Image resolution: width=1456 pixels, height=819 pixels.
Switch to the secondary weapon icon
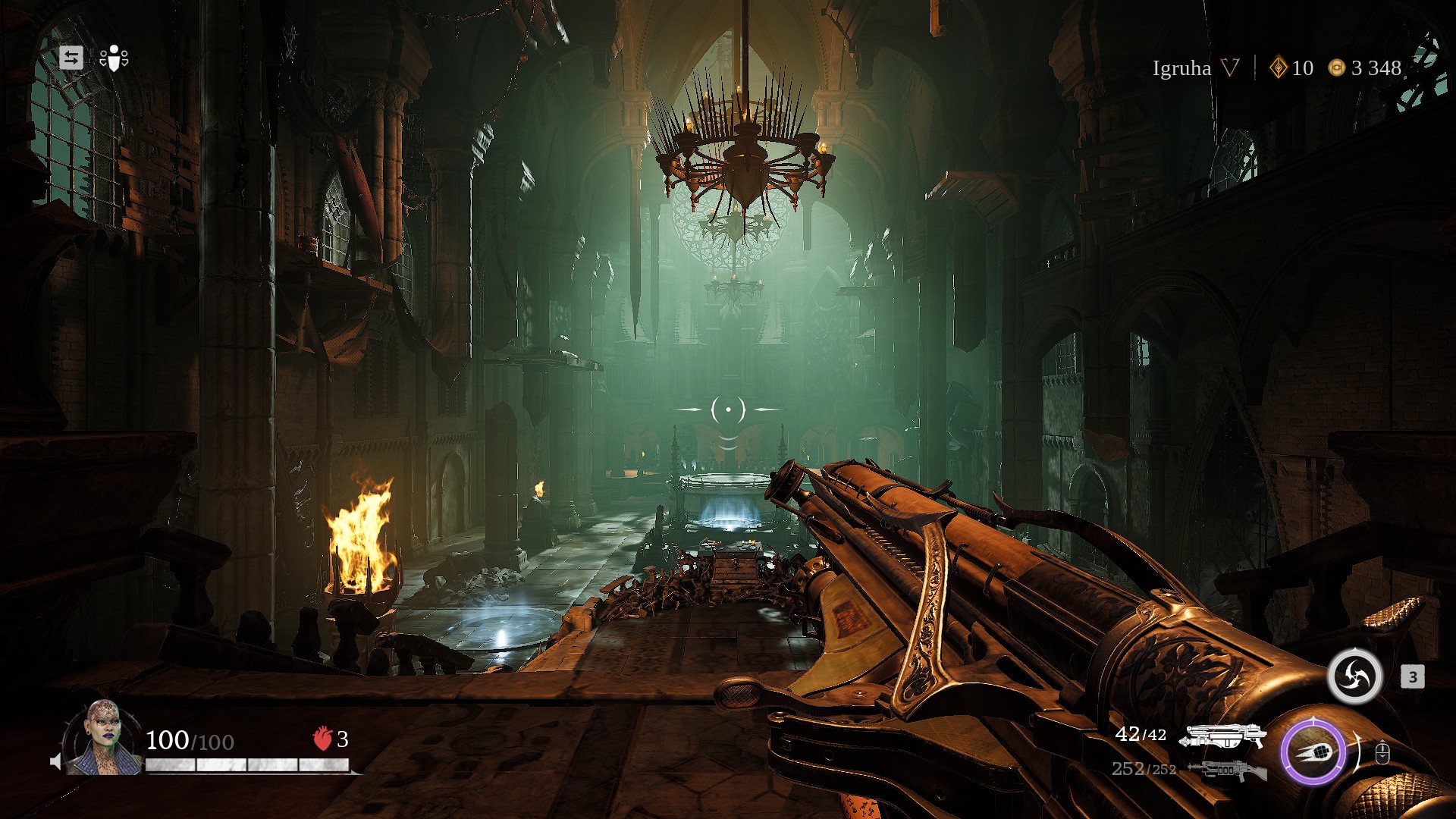tap(1226, 770)
